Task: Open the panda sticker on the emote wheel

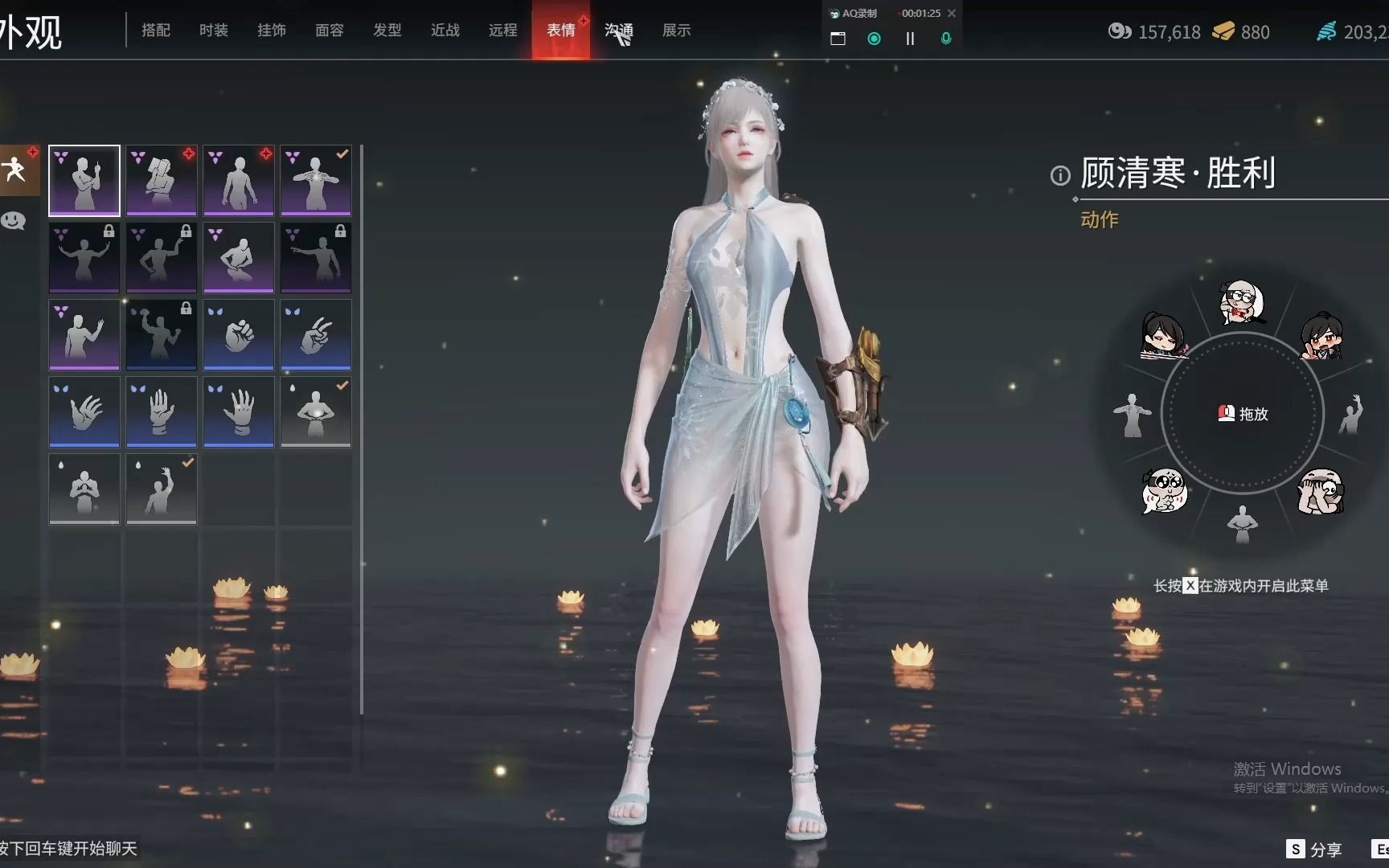Action: [x=1321, y=492]
